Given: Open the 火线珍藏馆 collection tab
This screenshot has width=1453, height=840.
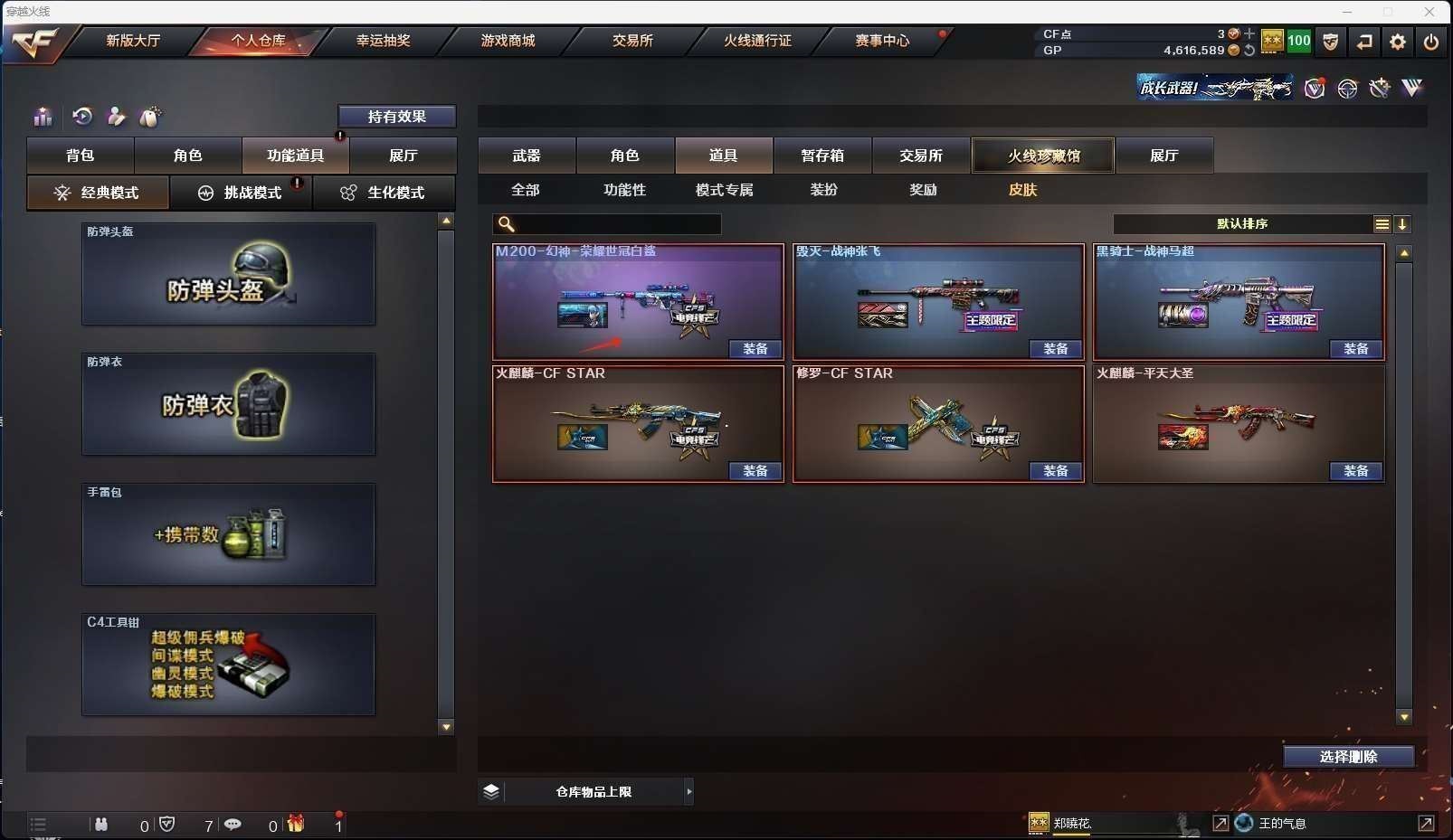Looking at the screenshot, I should (x=1043, y=156).
